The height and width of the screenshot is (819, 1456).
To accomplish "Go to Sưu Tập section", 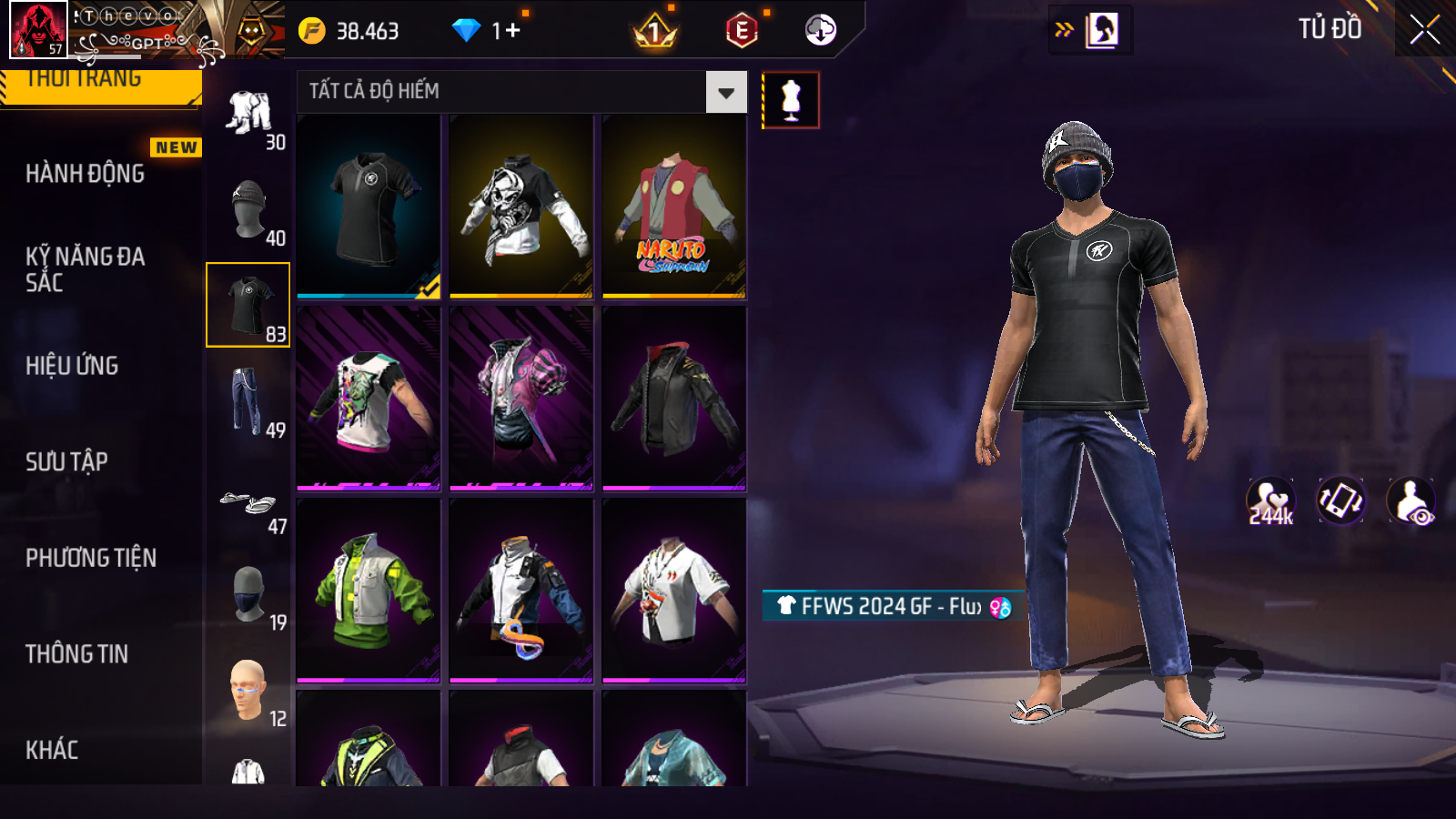I will [x=67, y=461].
